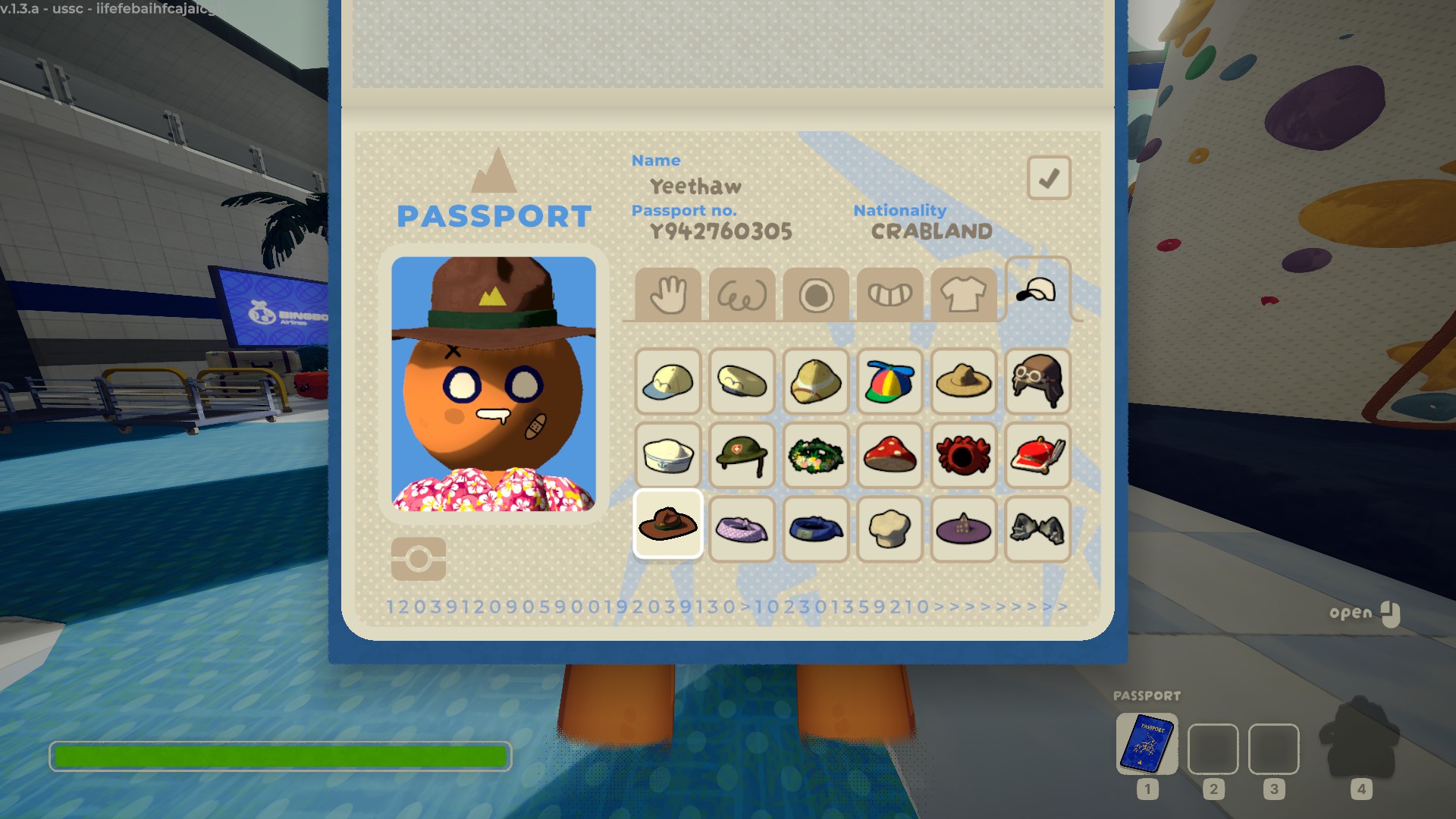1456x819 pixels.
Task: Select the baseball cap hat
Action: [x=667, y=381]
